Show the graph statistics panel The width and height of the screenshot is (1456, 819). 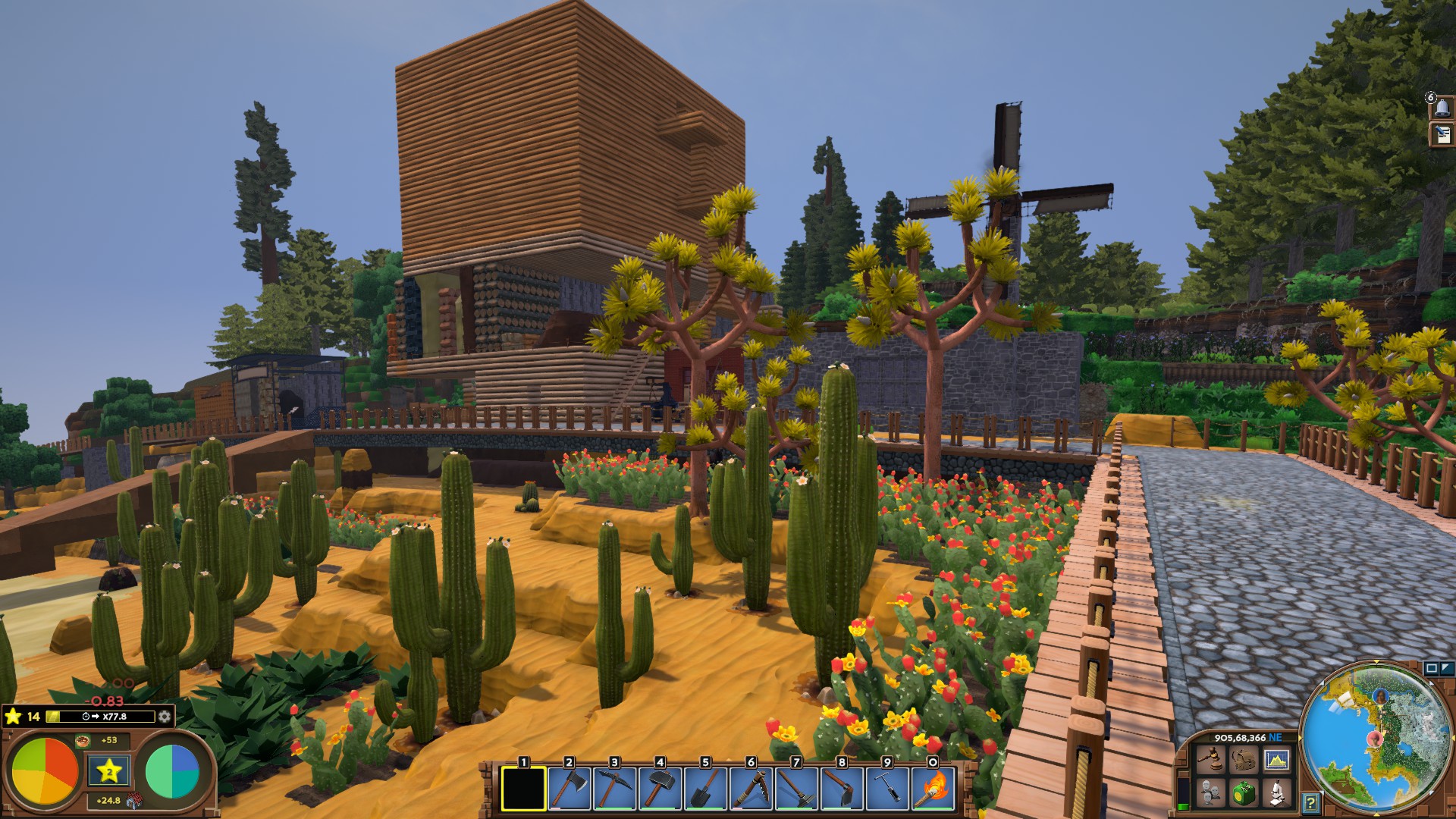(x=1276, y=759)
